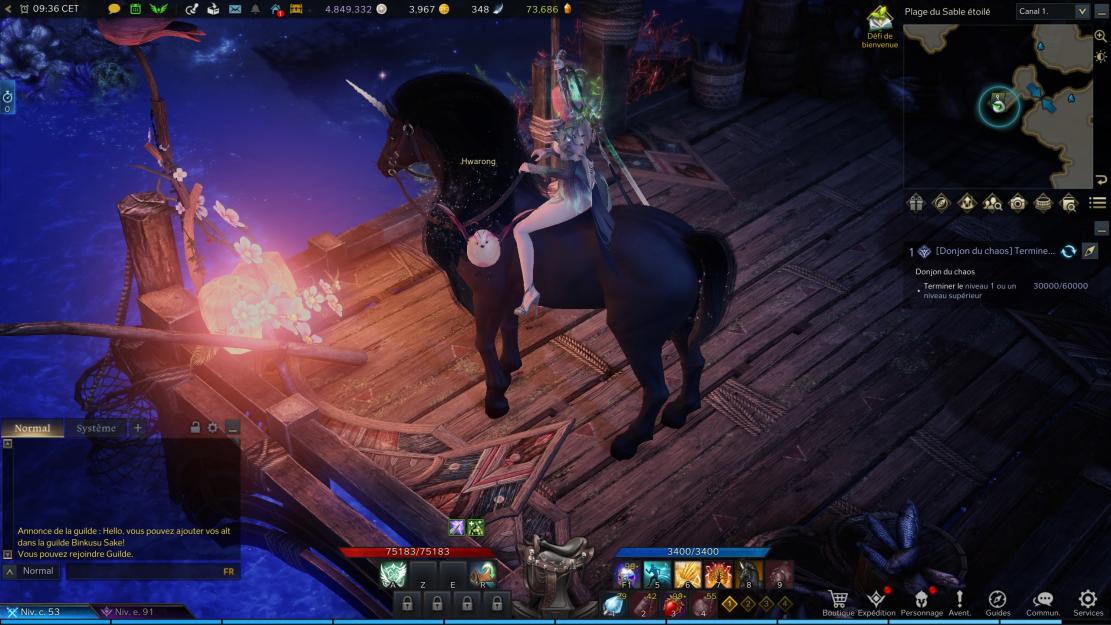Open the Avent. adventure menu
Viewport: 1111px width, 625px height.
960,600
